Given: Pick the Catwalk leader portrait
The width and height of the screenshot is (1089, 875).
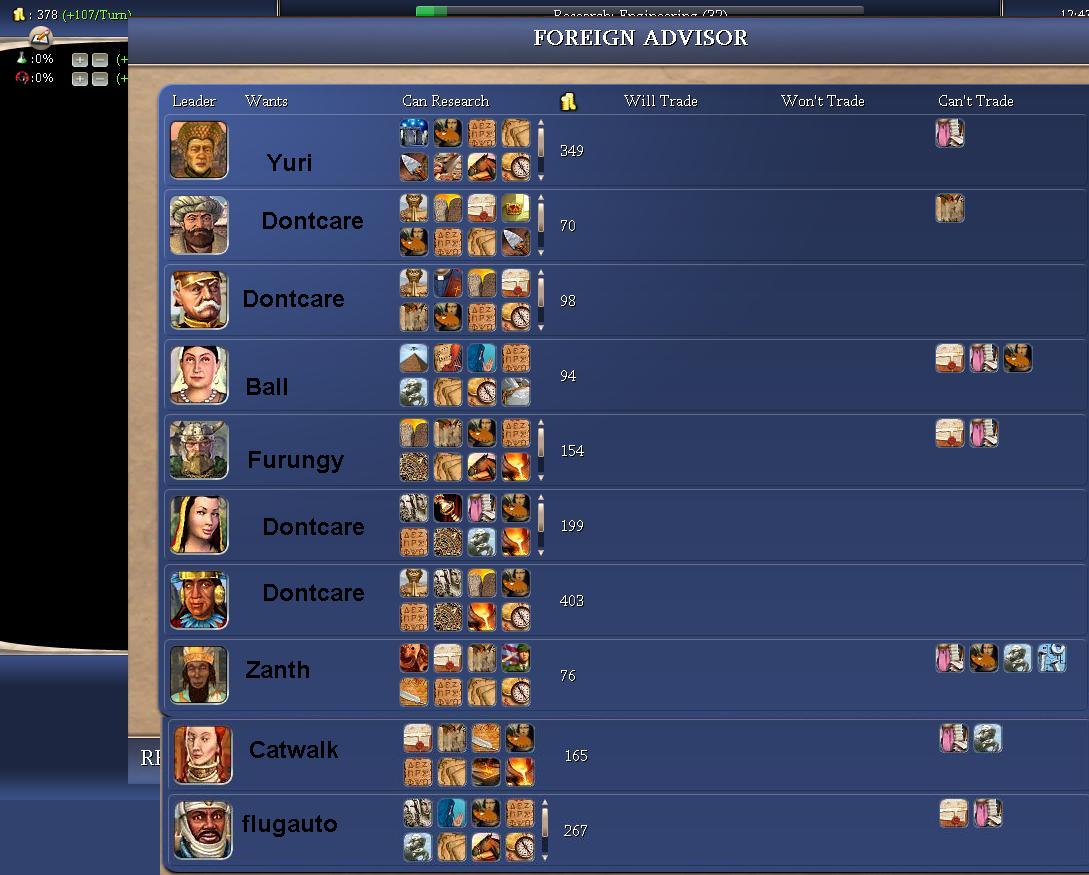Looking at the screenshot, I should click(x=203, y=755).
